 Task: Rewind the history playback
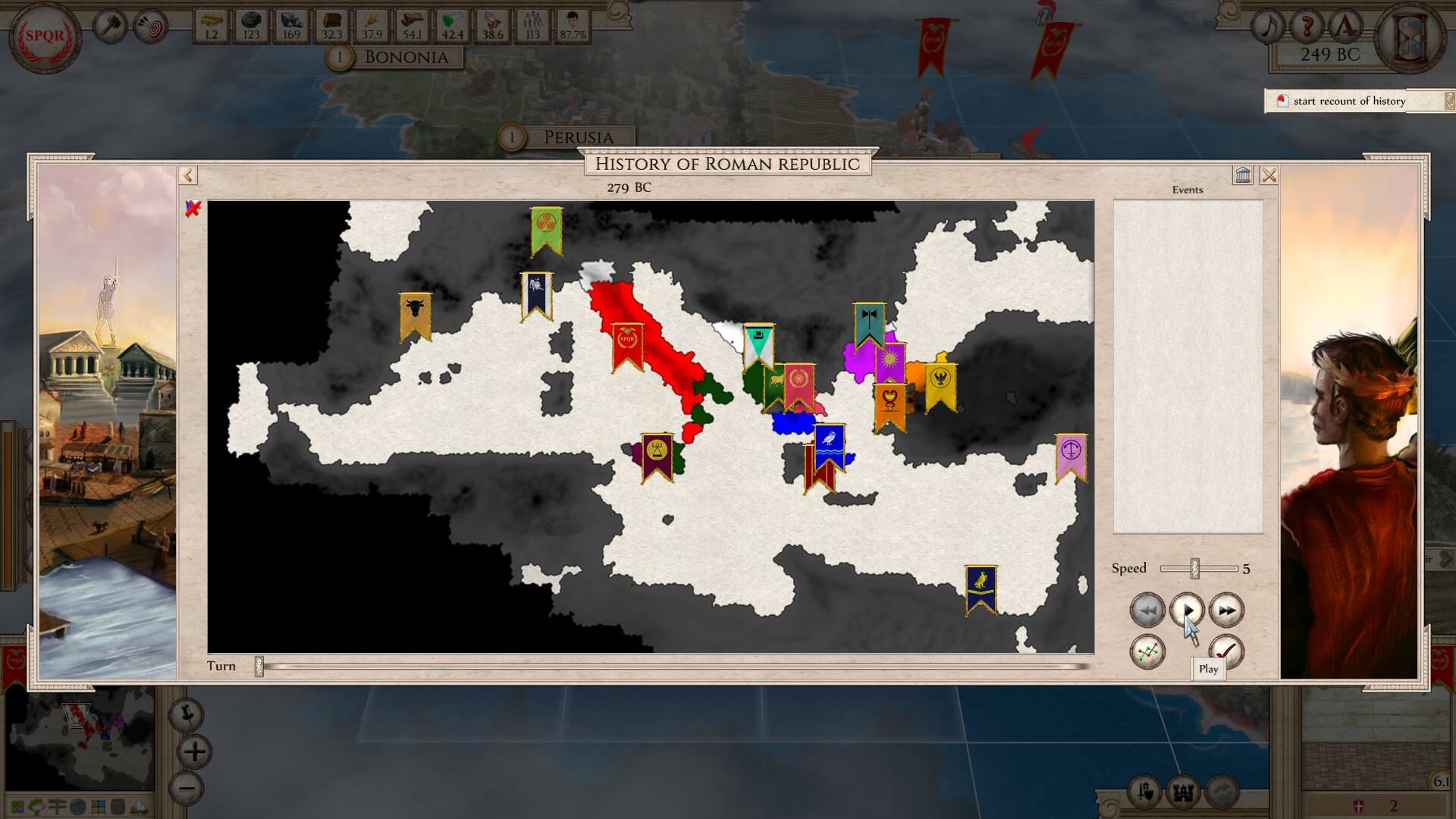(x=1147, y=610)
